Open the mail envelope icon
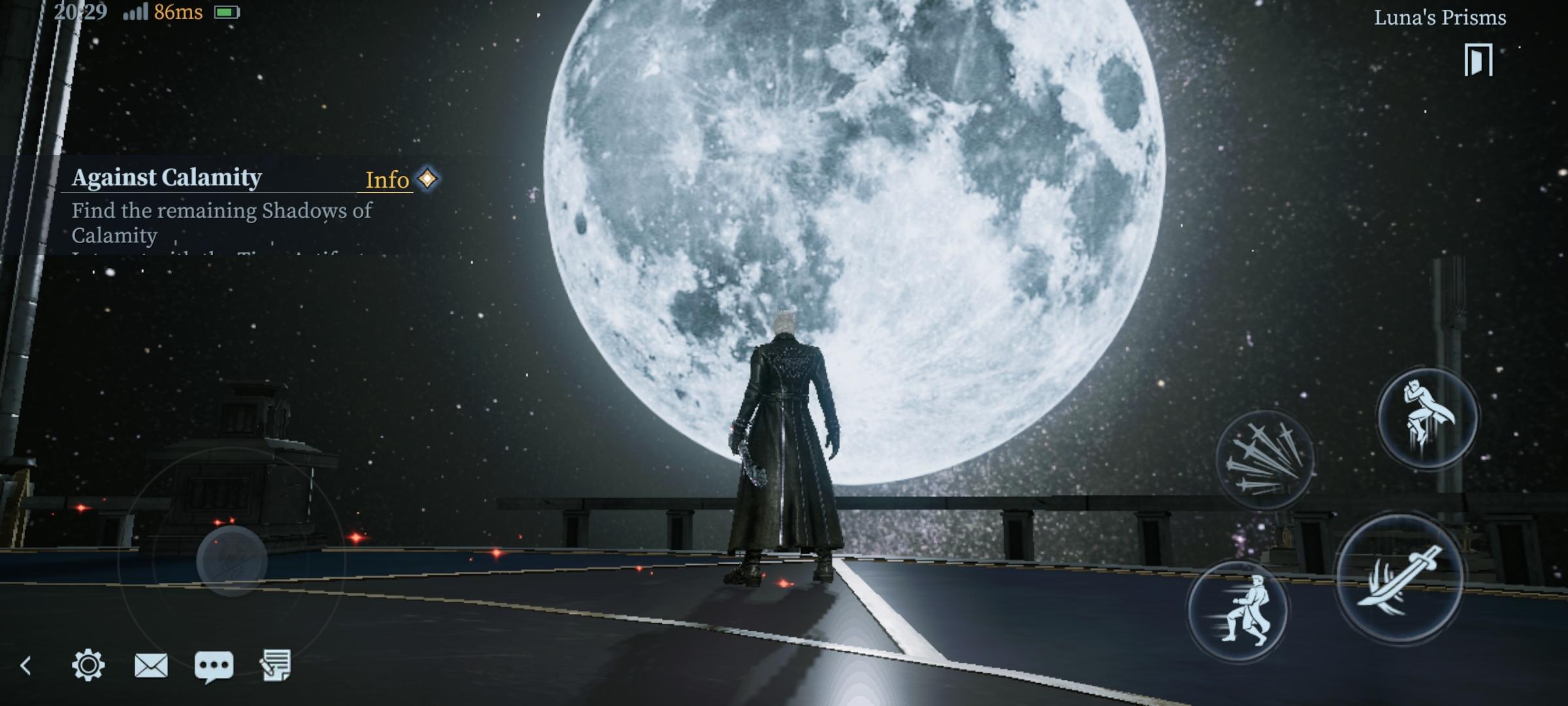 [x=151, y=666]
